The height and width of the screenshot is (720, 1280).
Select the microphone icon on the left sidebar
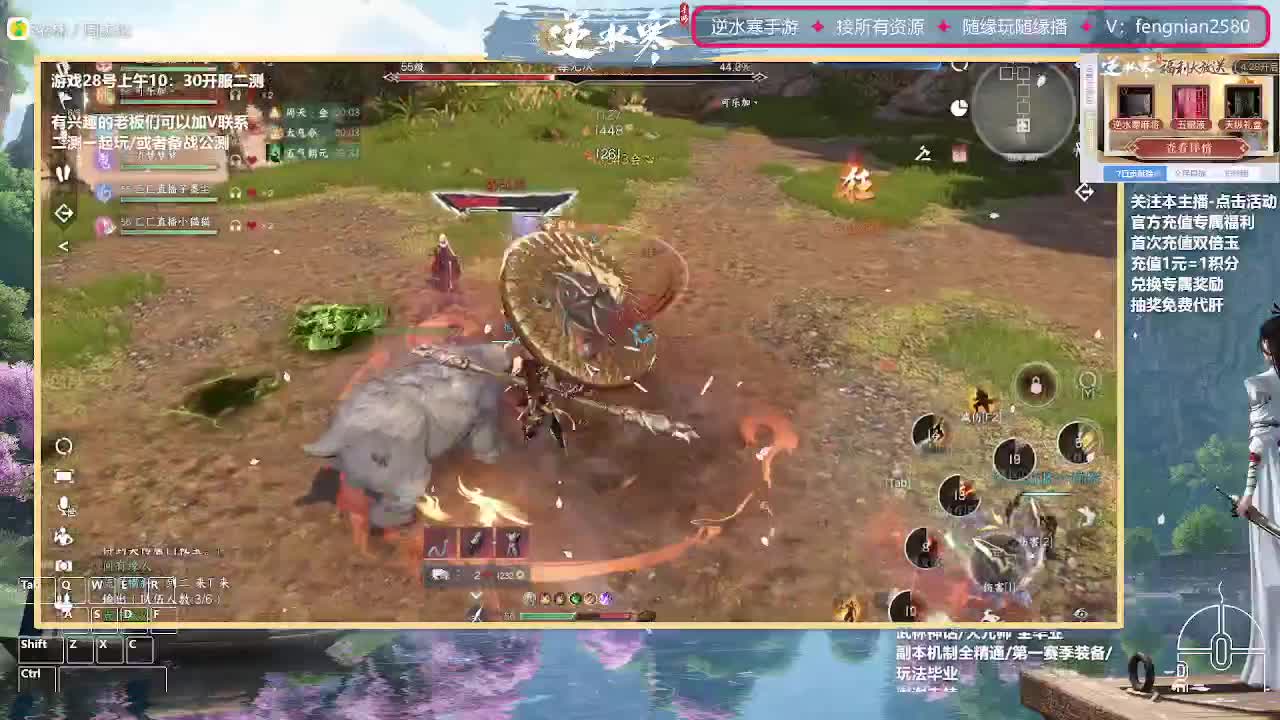(x=63, y=504)
